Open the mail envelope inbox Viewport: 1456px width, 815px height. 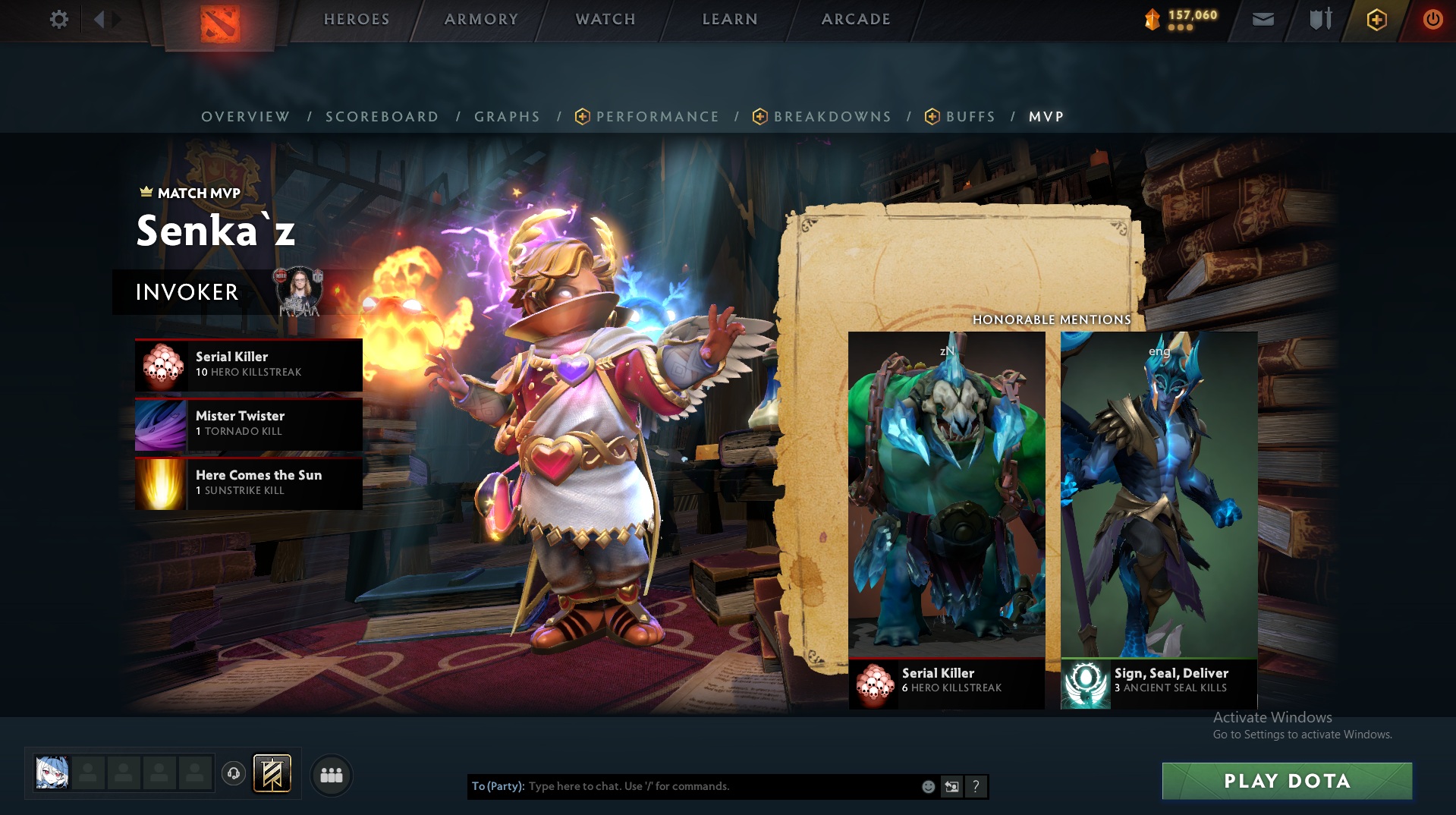coord(1263,20)
